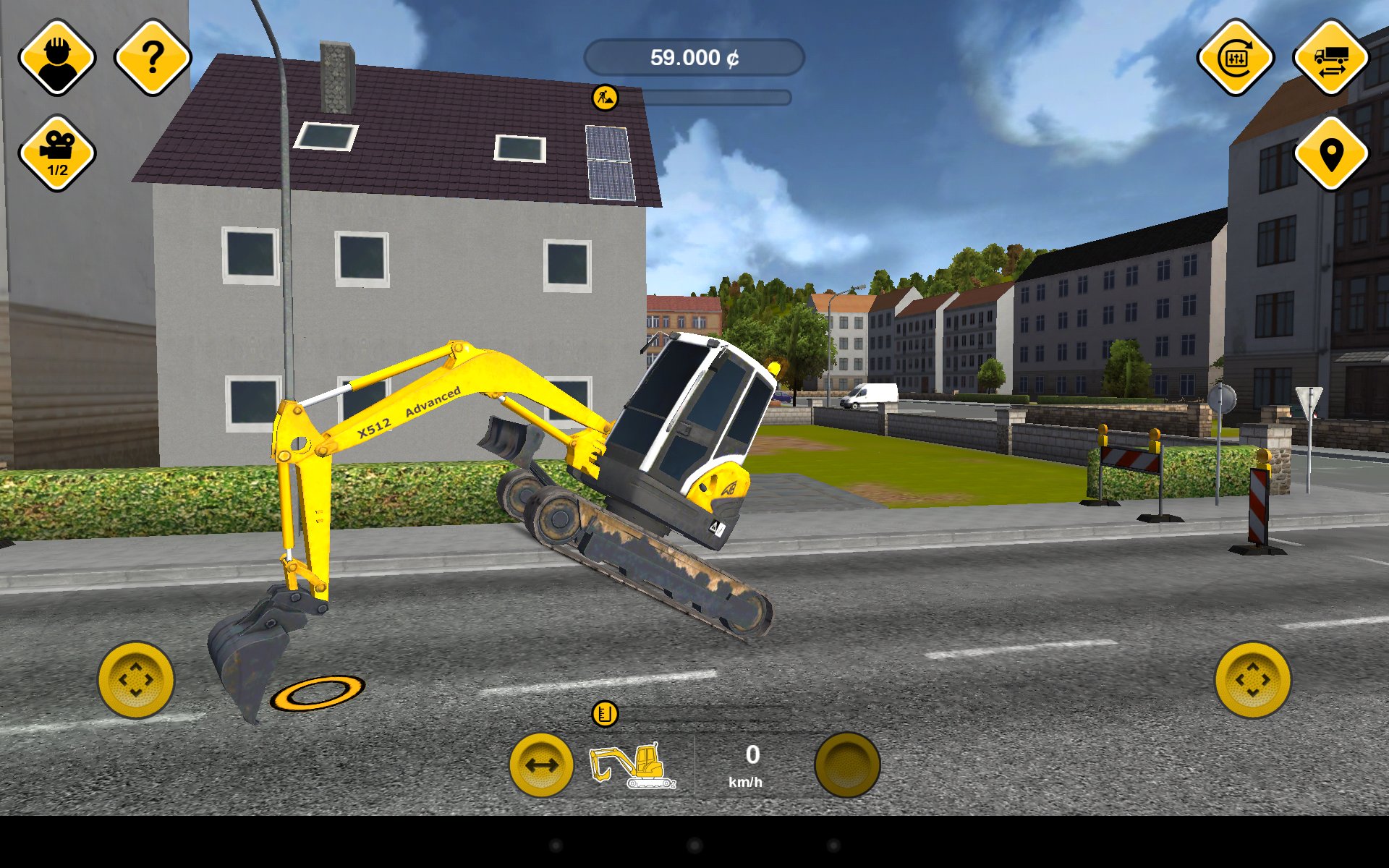The image size is (1389, 868).
Task: Switch camera view with the 1/2 camera button
Action: (57, 153)
